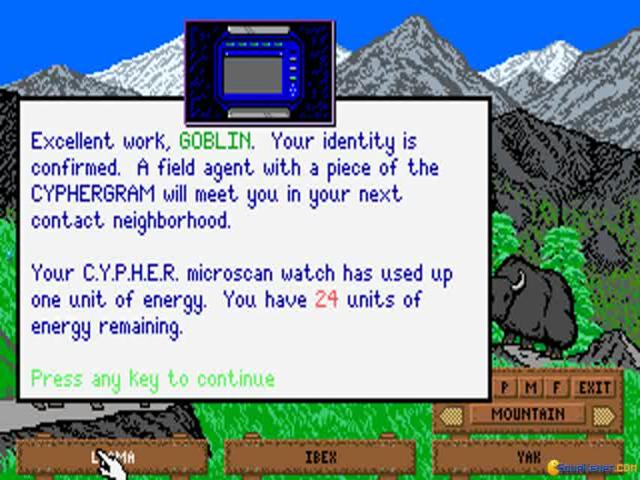The image size is (640, 480).
Task: Choose the LLAMA answer sign
Action: (x=112, y=457)
